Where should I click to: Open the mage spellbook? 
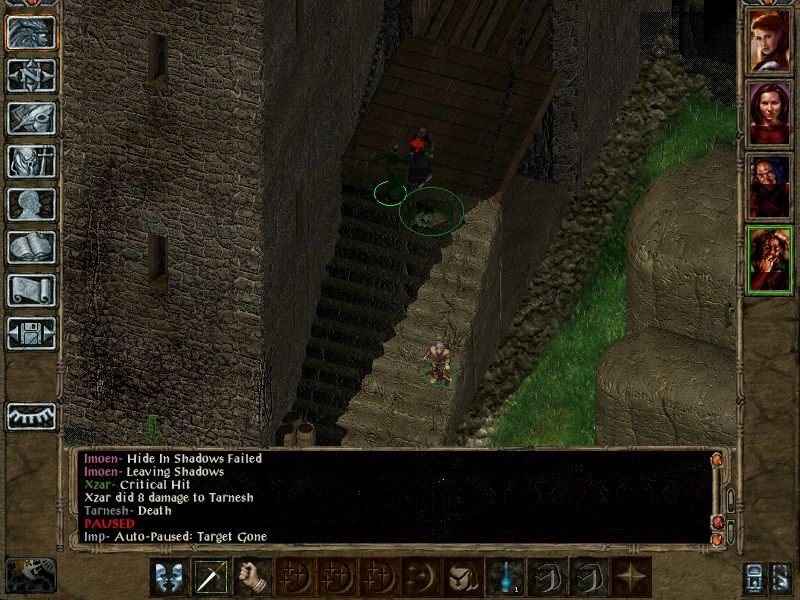pyautogui.click(x=31, y=247)
